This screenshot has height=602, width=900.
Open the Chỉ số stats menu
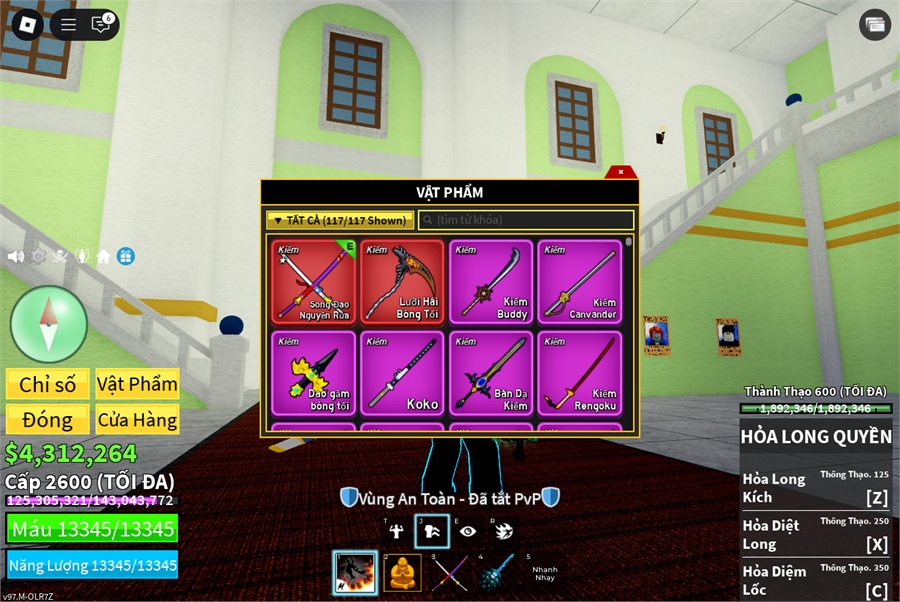click(48, 384)
